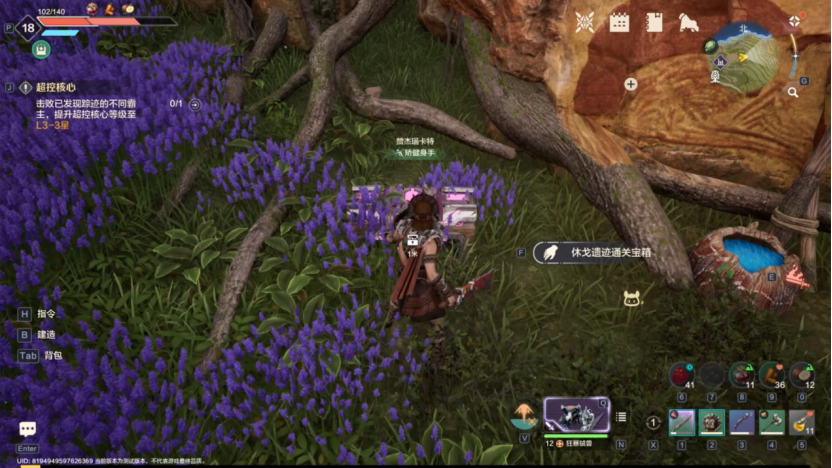Click the player level 18 badge
The height and width of the screenshot is (468, 832).
tap(29, 27)
